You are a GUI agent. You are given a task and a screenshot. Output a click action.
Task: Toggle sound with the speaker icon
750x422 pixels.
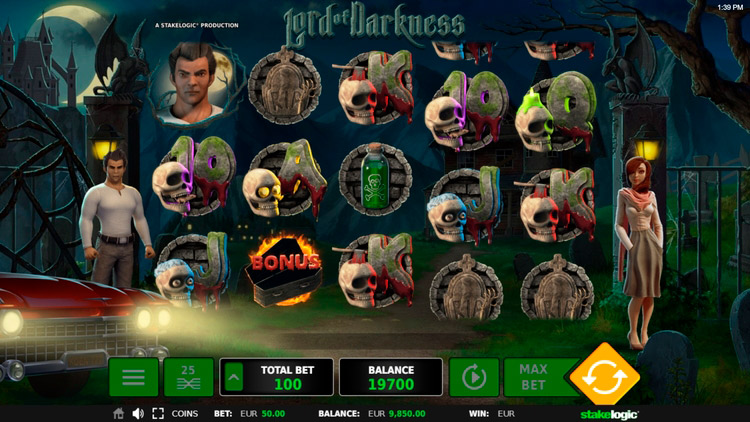pos(138,413)
